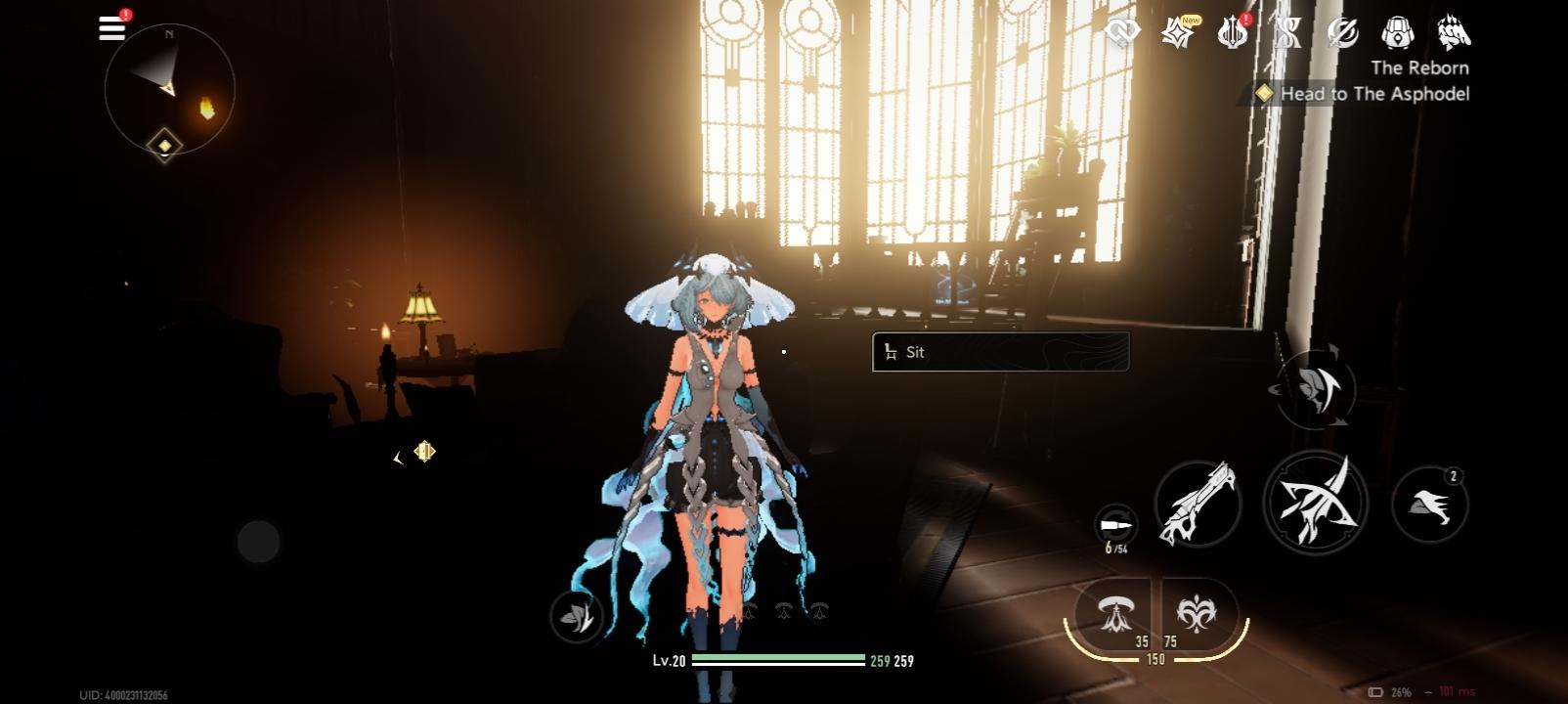Open the circular compass minimap
Image resolution: width=1568 pixels, height=704 pixels.
click(x=169, y=89)
